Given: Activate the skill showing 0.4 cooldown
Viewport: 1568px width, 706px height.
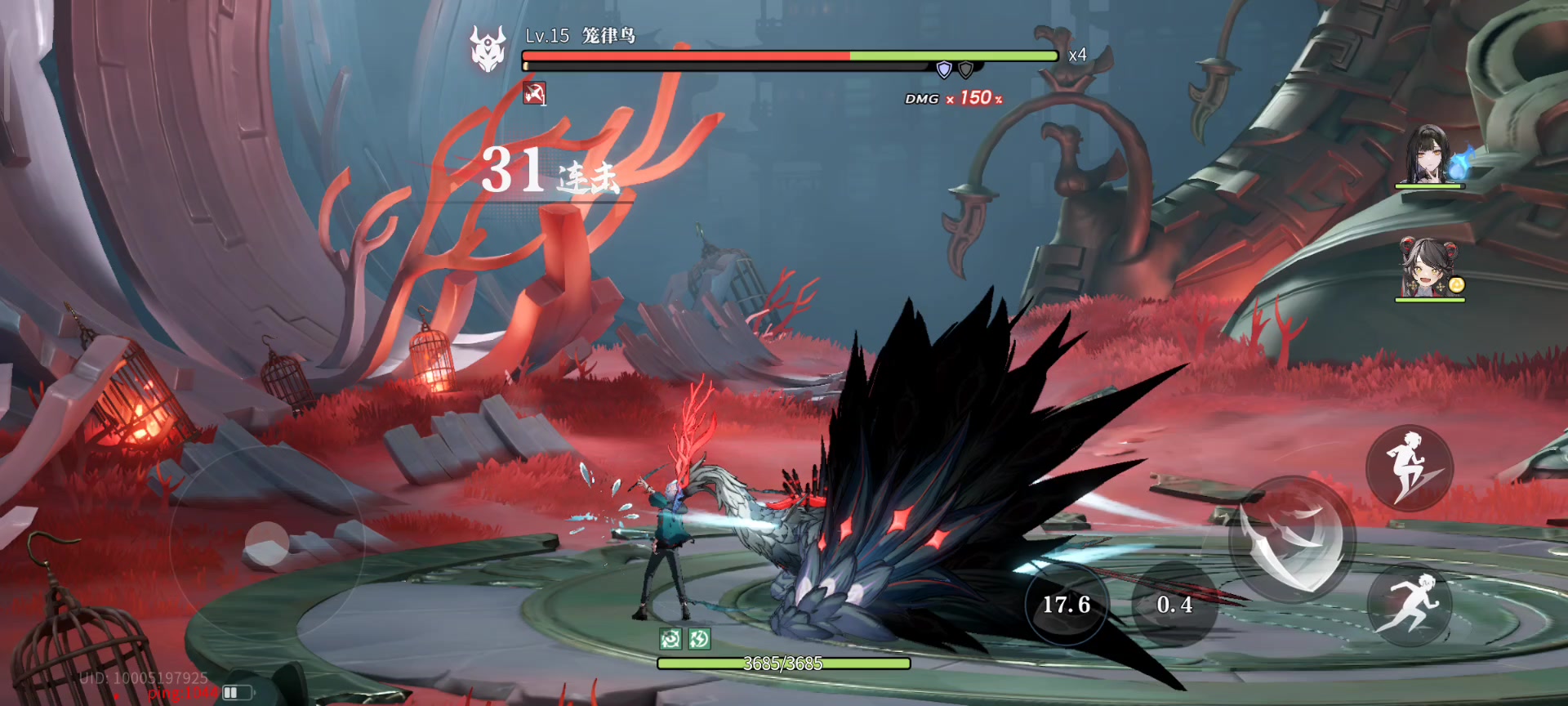Looking at the screenshot, I should tap(1174, 605).
